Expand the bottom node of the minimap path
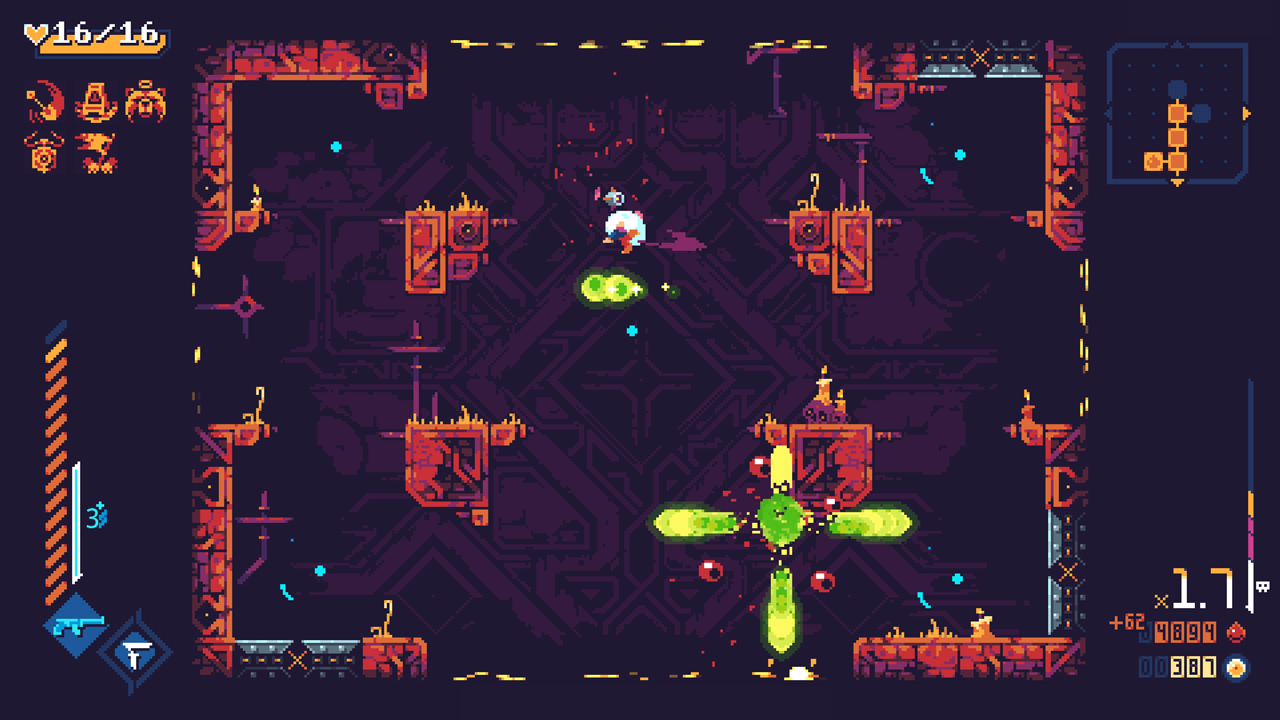This screenshot has width=1280, height=720. pyautogui.click(x=1177, y=161)
